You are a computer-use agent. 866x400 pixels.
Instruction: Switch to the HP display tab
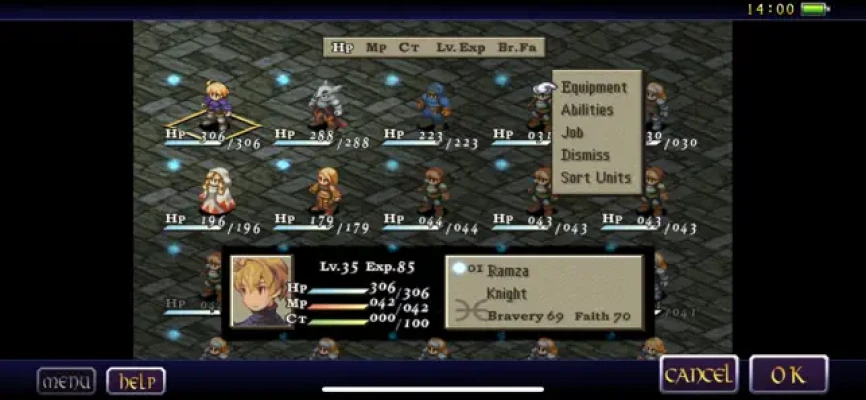[x=342, y=47]
